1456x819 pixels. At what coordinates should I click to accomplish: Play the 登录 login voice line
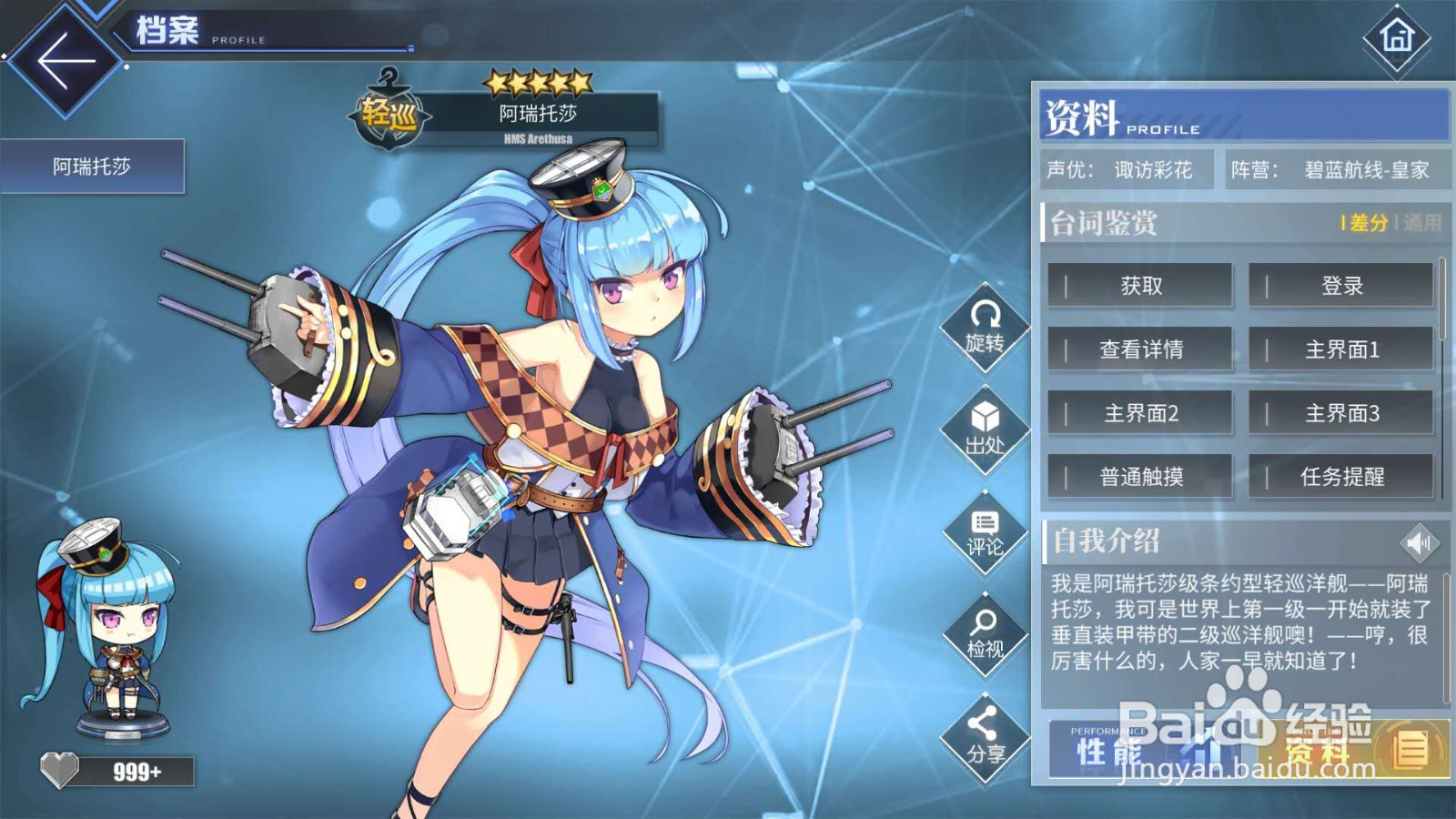[x=1340, y=285]
